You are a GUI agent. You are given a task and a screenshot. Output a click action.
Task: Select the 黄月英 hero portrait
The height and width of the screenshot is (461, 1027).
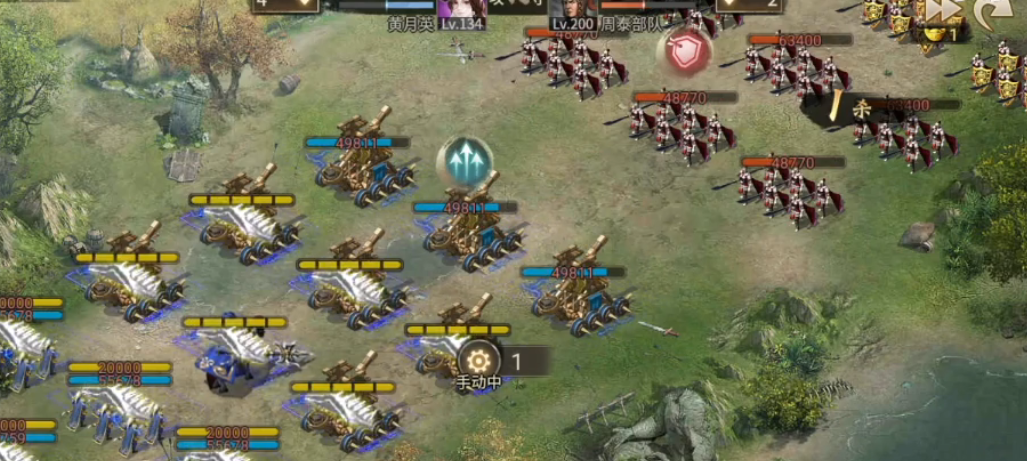tap(462, 12)
